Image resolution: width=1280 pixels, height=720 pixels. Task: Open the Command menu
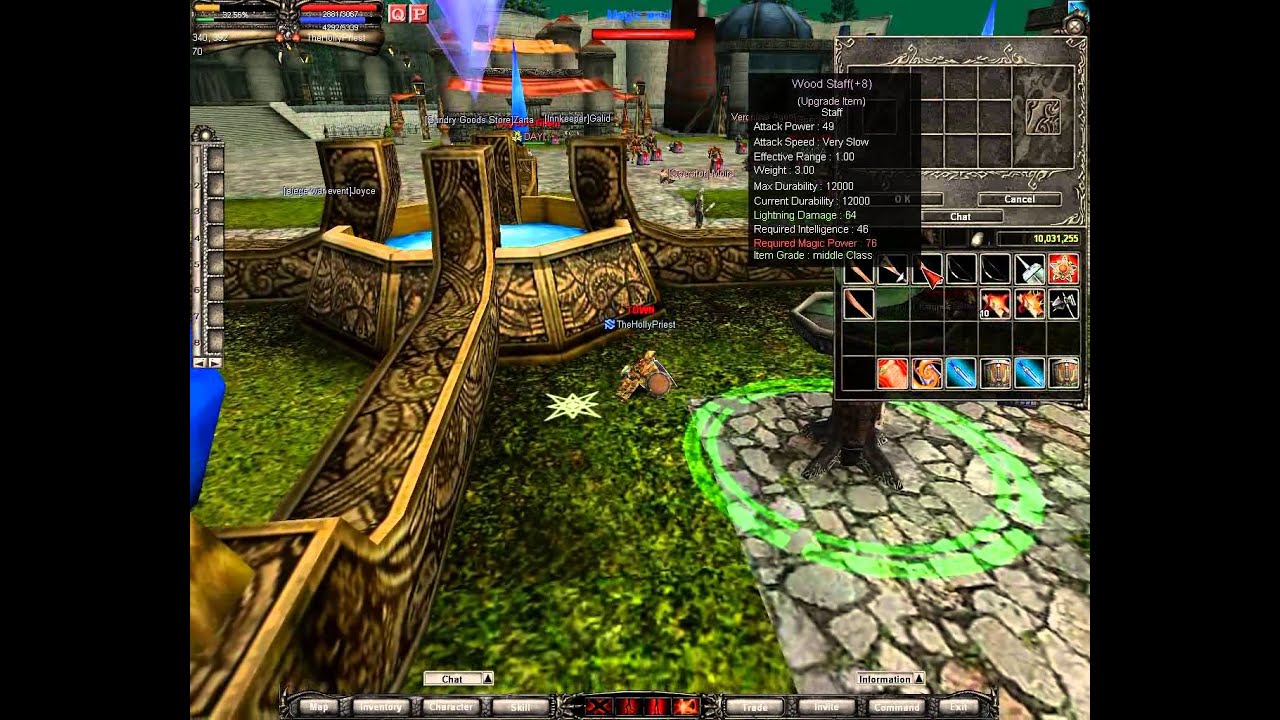pos(895,707)
